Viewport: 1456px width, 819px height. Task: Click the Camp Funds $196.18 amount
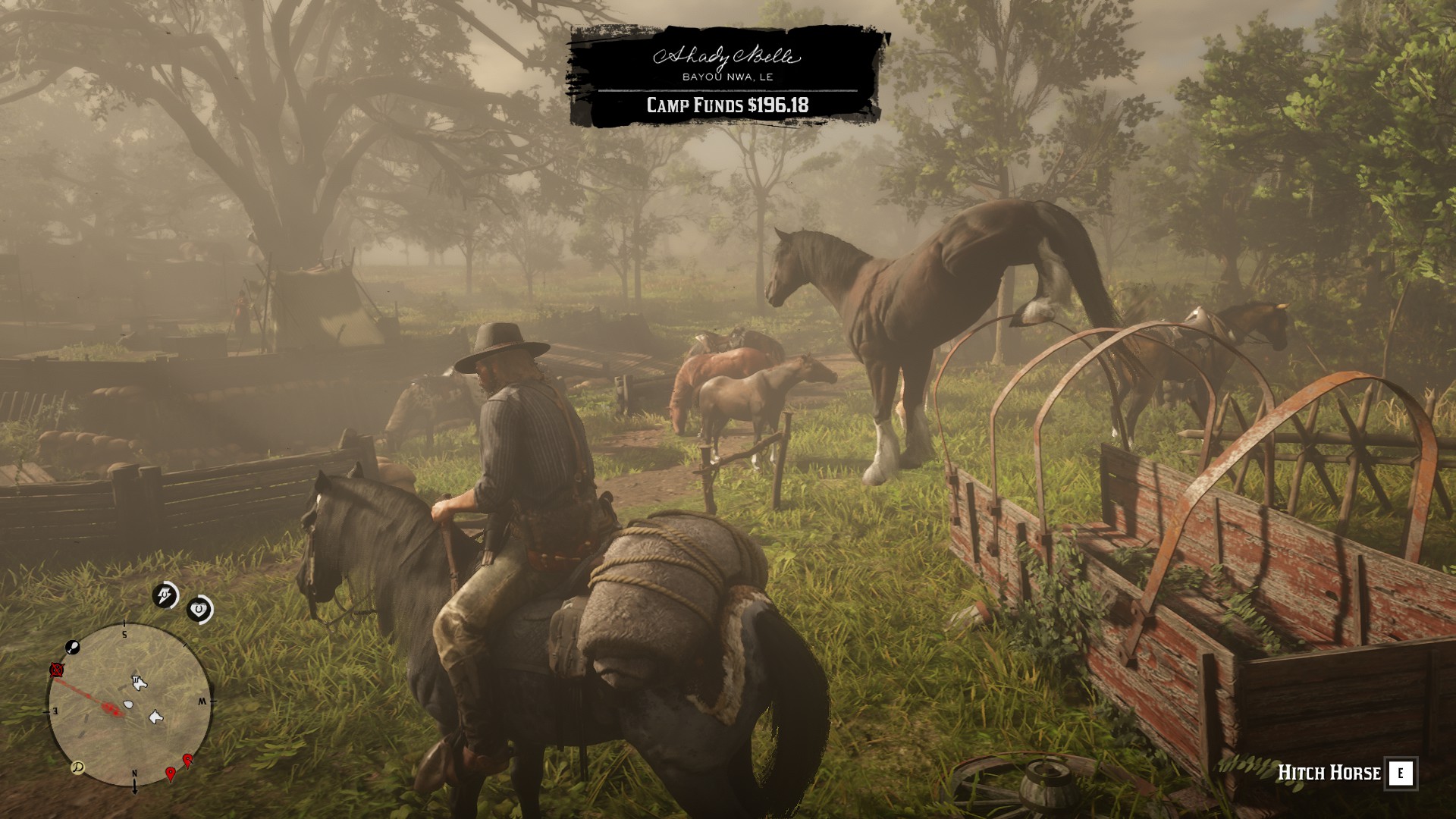coord(726,106)
